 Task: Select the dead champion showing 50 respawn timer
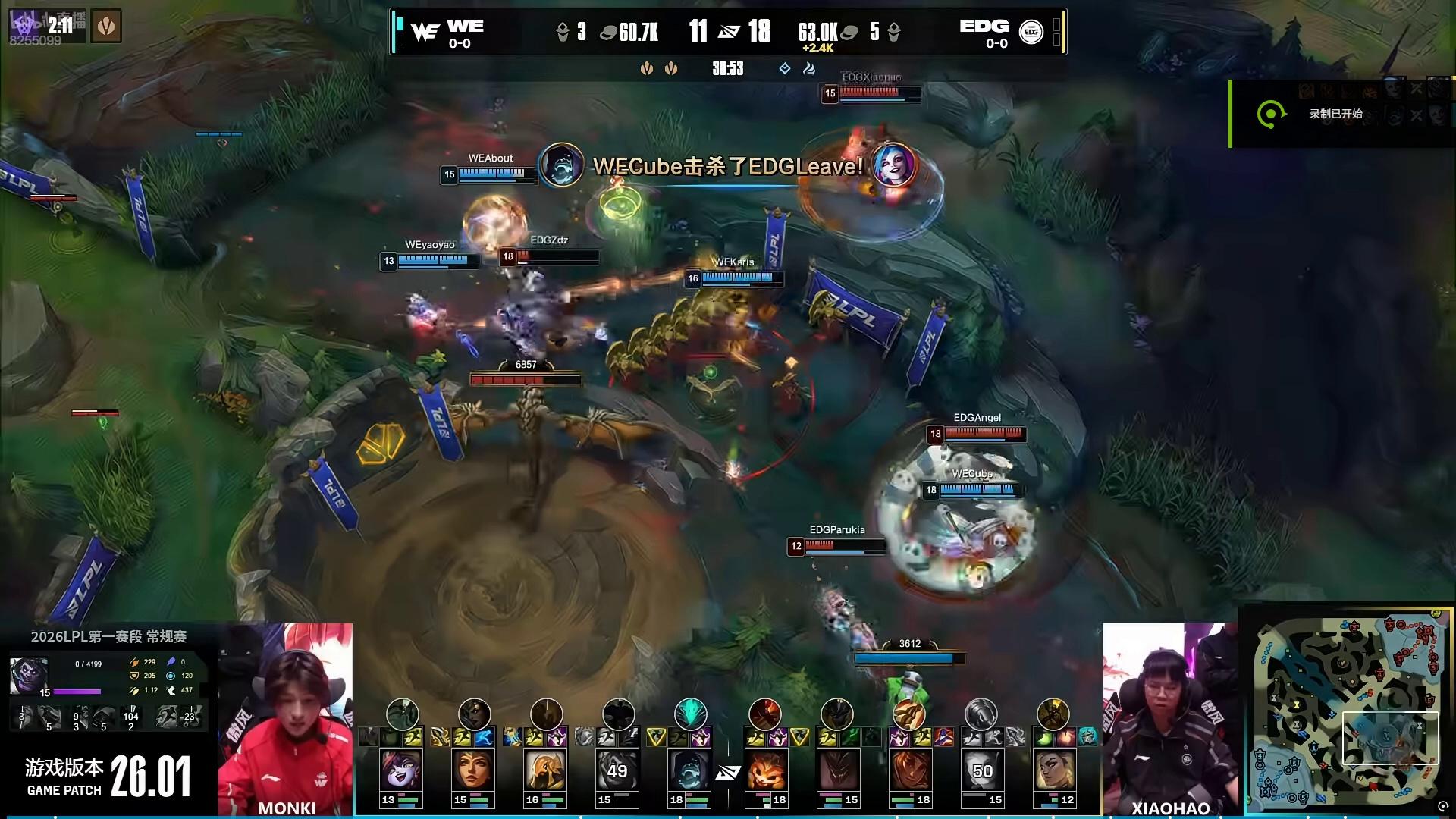[x=981, y=771]
